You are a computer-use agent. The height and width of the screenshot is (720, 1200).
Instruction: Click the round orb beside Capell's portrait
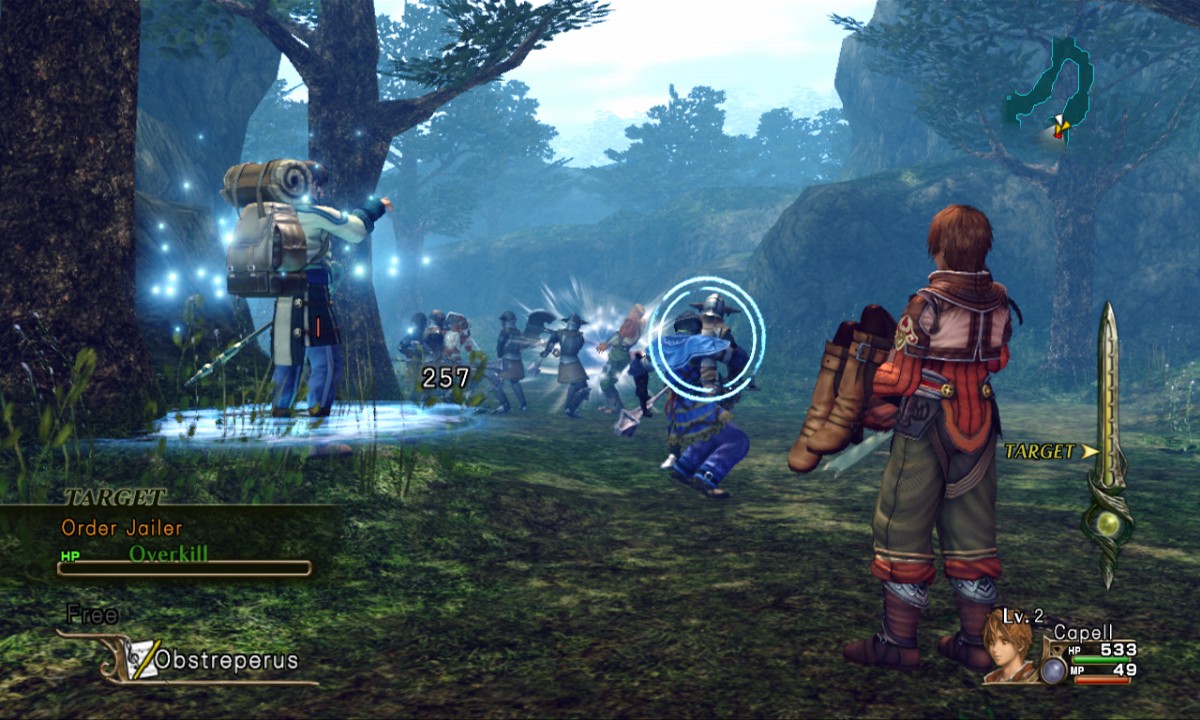[1052, 669]
